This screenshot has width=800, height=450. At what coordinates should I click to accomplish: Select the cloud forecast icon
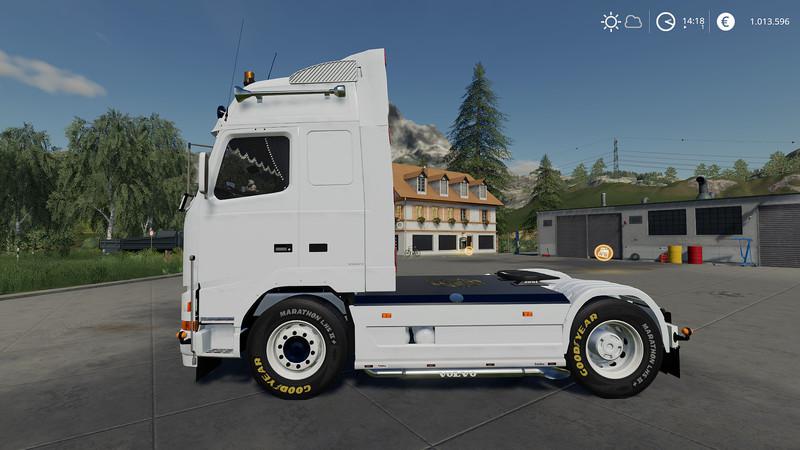pos(633,21)
